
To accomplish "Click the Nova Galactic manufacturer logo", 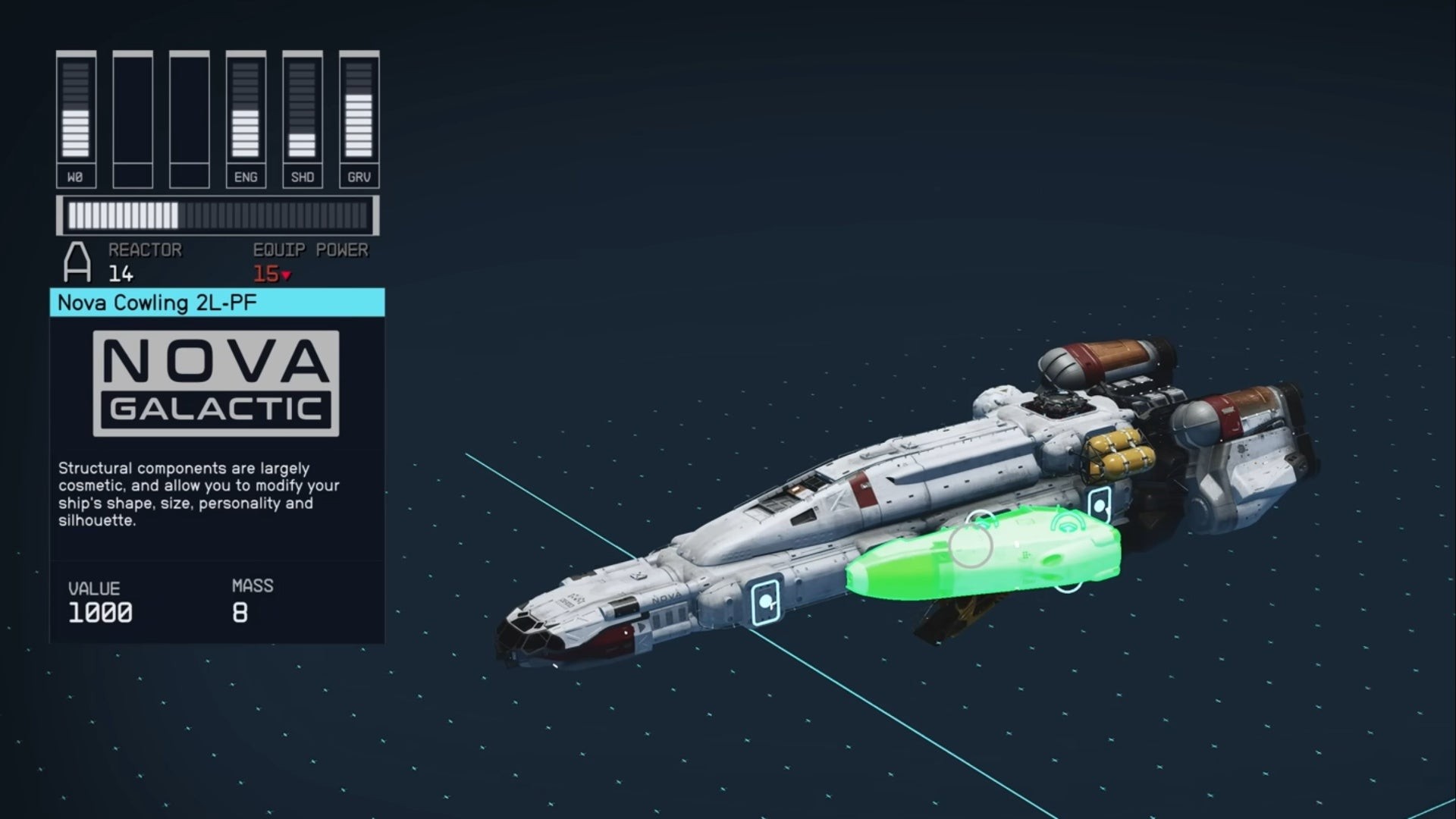I will (x=215, y=383).
